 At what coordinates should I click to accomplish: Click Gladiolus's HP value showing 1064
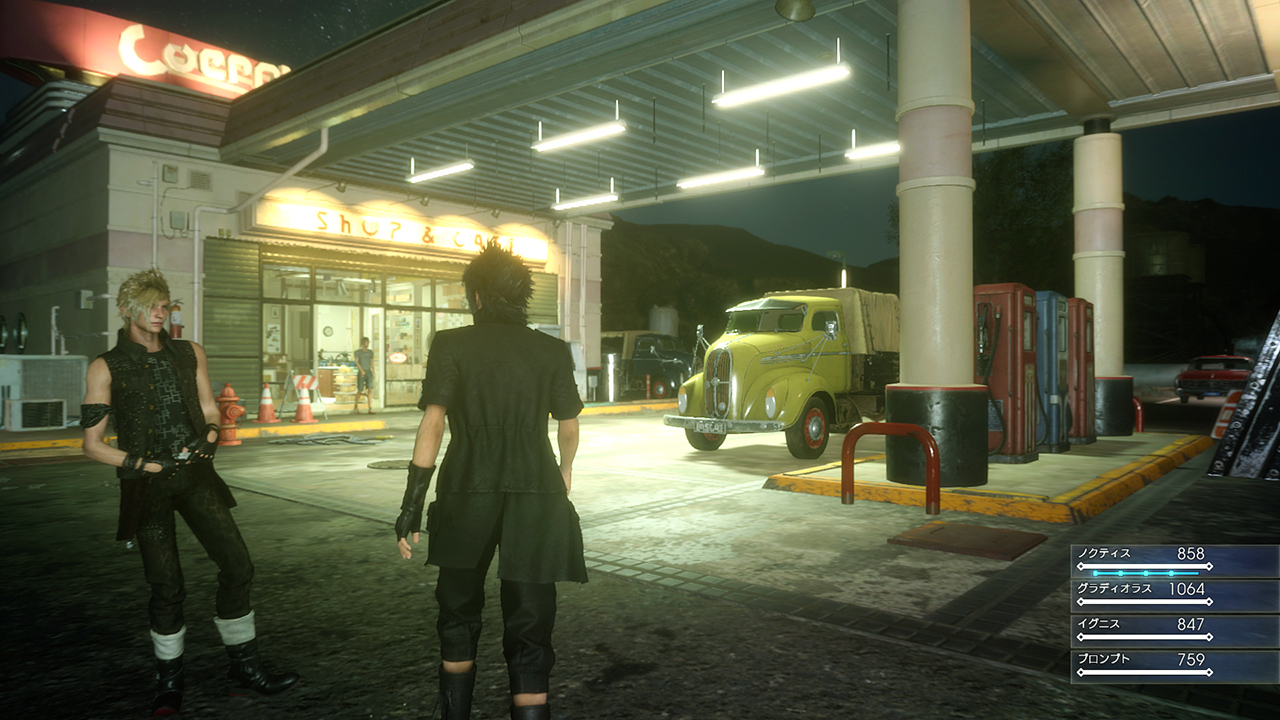click(x=1188, y=588)
